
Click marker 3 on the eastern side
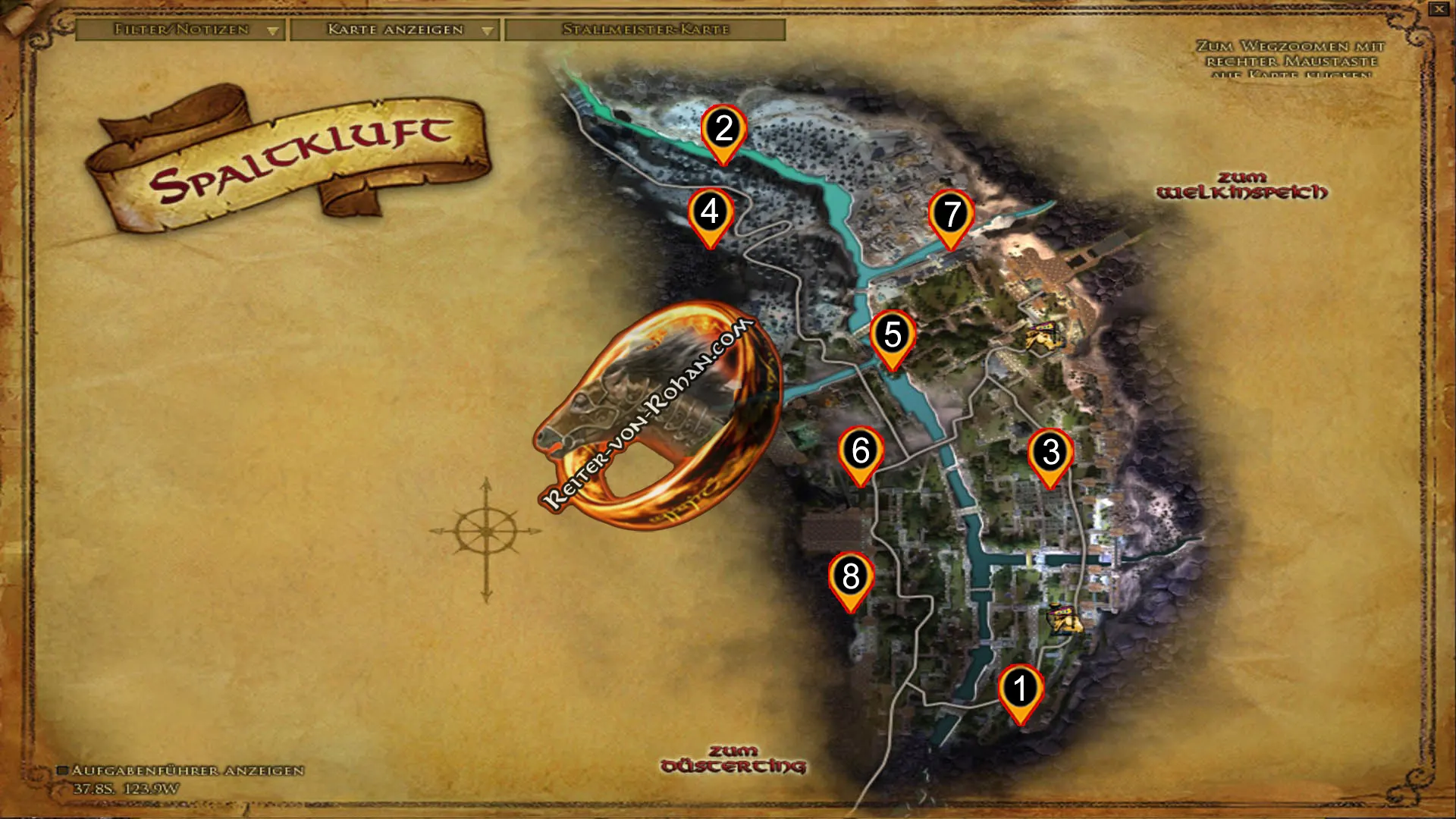tap(1050, 453)
